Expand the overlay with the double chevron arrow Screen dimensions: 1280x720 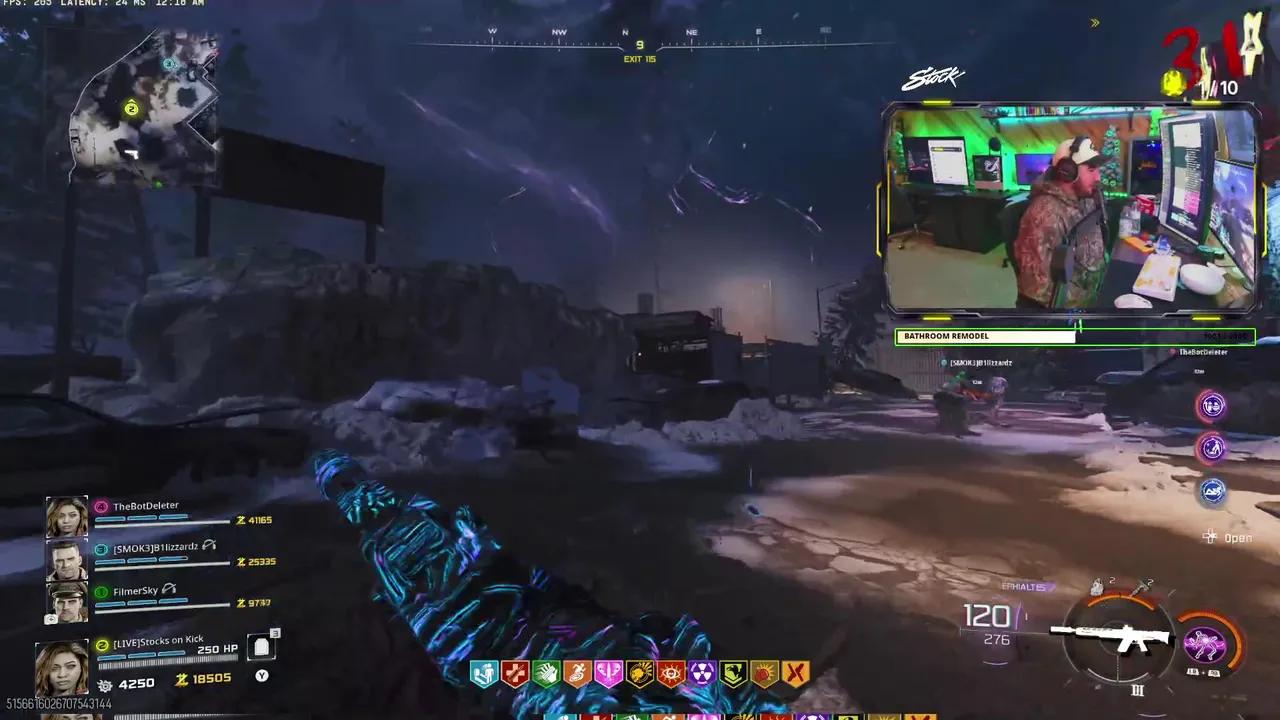[1094, 23]
